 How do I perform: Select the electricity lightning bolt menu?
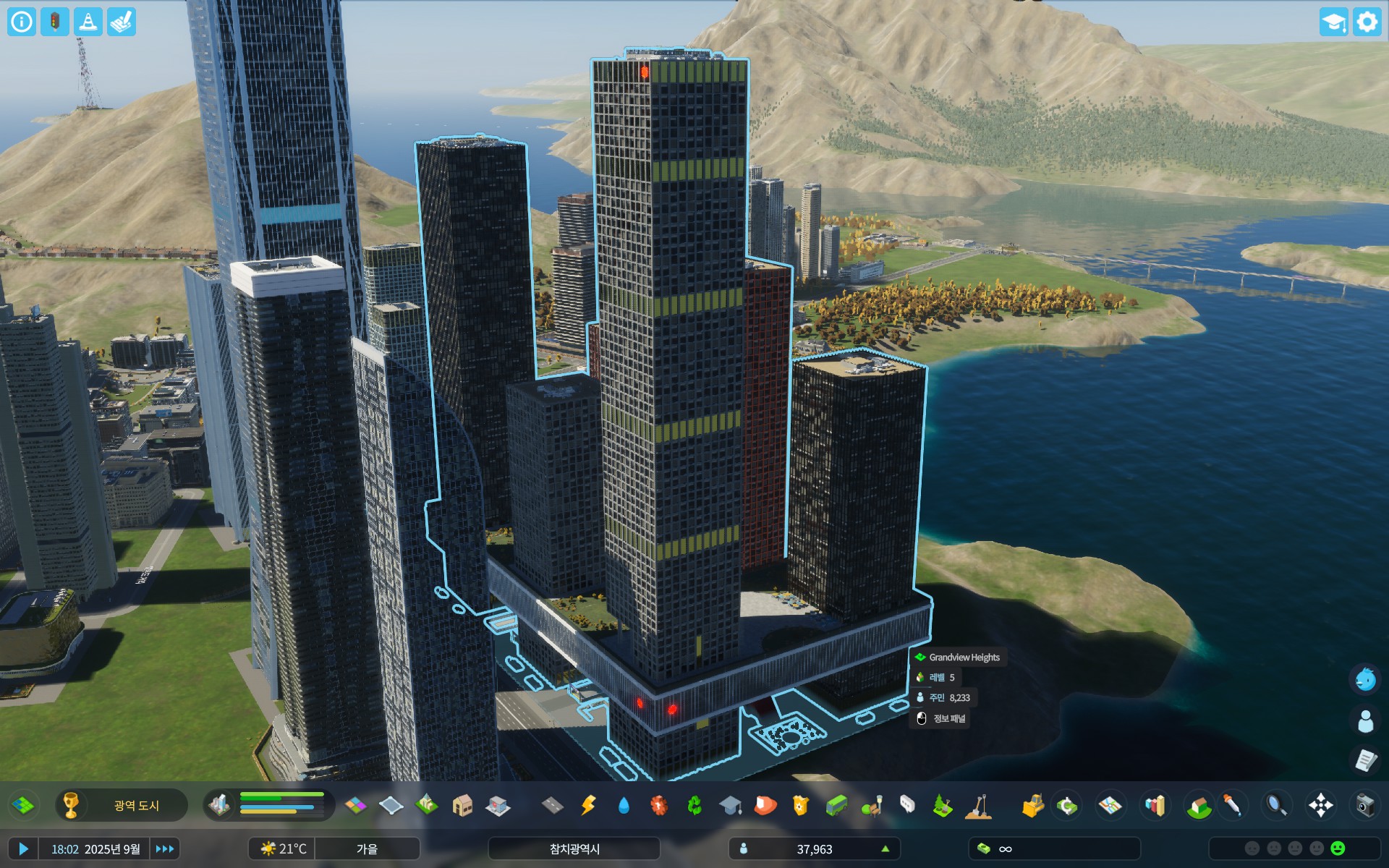point(588,805)
